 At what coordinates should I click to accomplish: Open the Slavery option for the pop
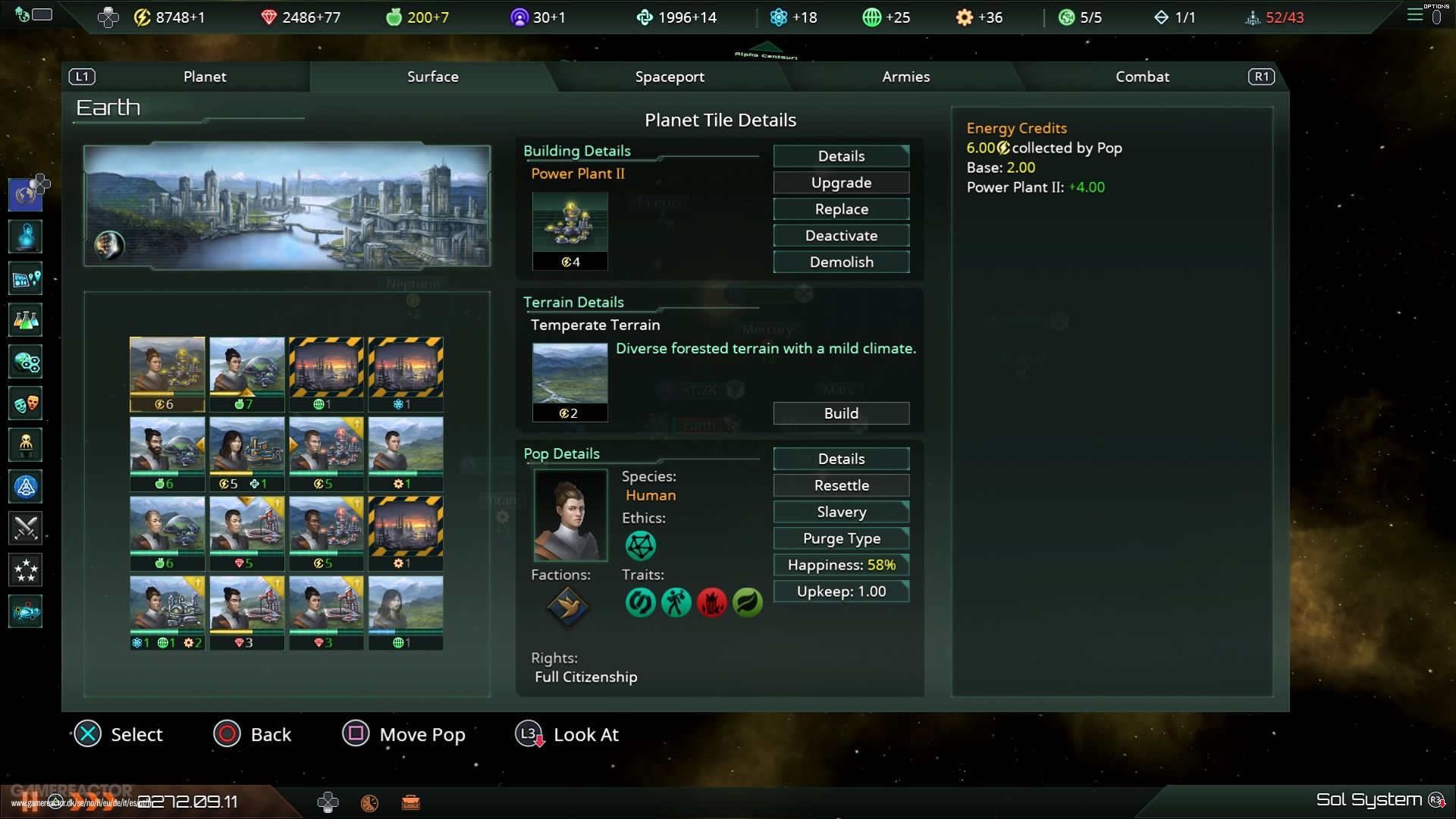pyautogui.click(x=840, y=512)
